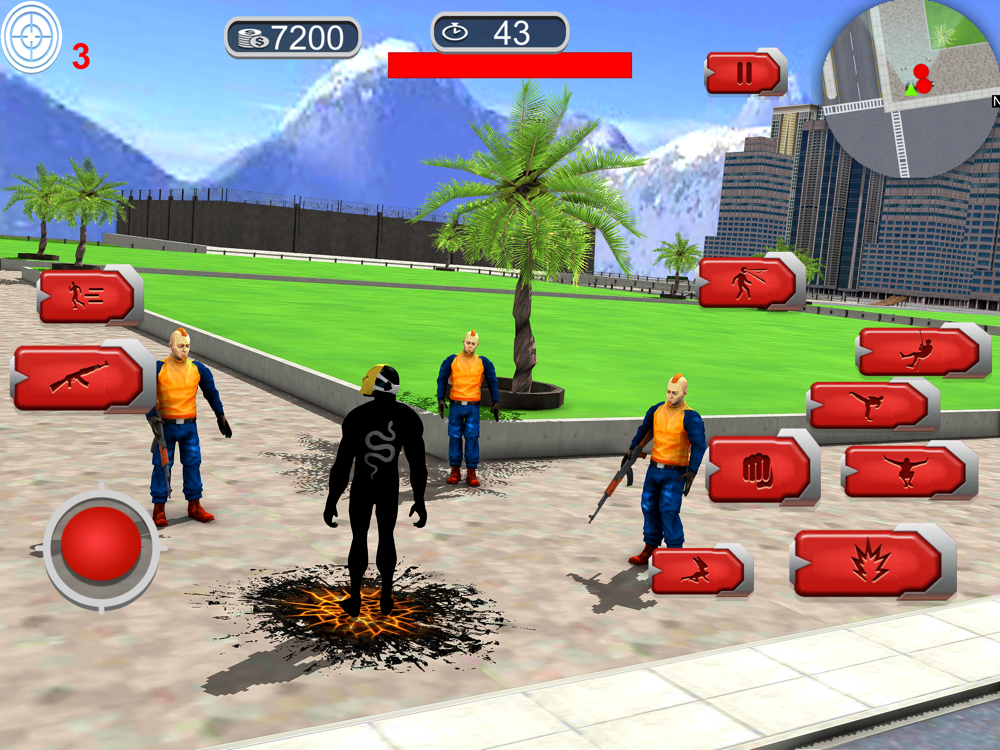The image size is (1000, 750).
Task: Pause the game
Action: click(x=744, y=73)
